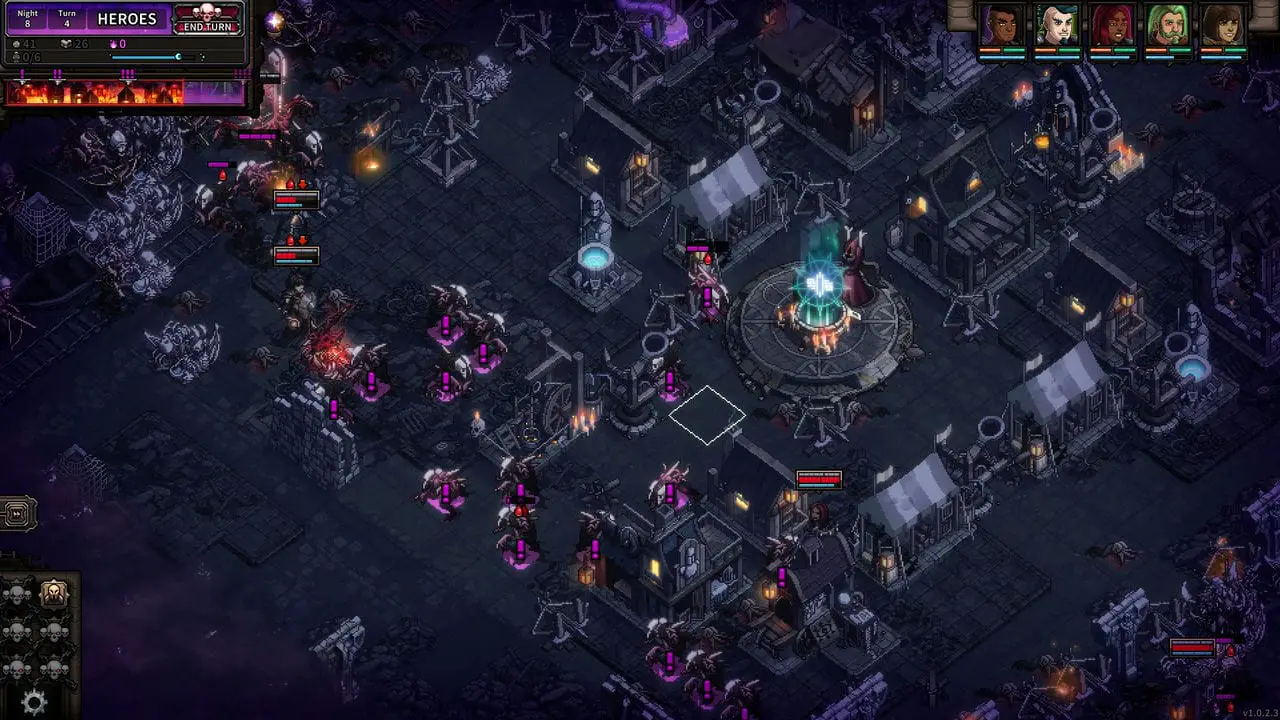Select the purple-hooded hero portrait

(1001, 25)
